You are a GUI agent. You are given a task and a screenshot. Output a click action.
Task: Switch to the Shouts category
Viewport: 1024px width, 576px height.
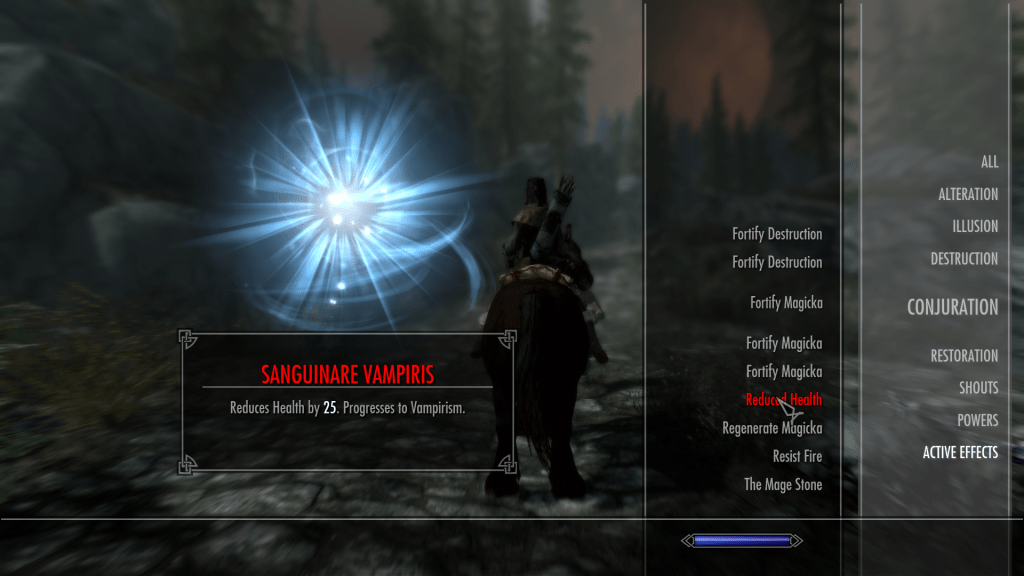(x=978, y=387)
